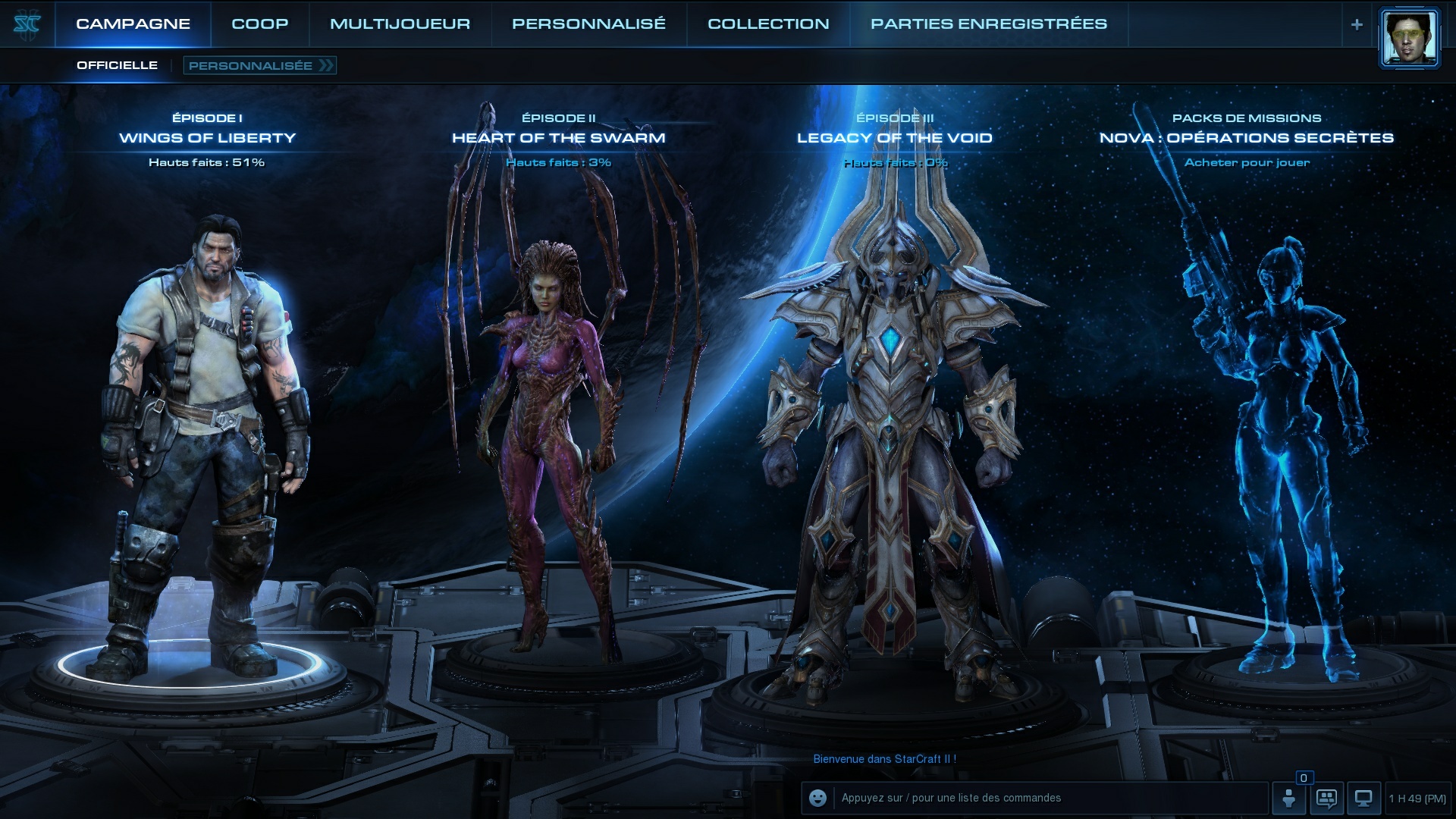The height and width of the screenshot is (819, 1456).
Task: Focus the chat command input field
Action: point(1046,798)
